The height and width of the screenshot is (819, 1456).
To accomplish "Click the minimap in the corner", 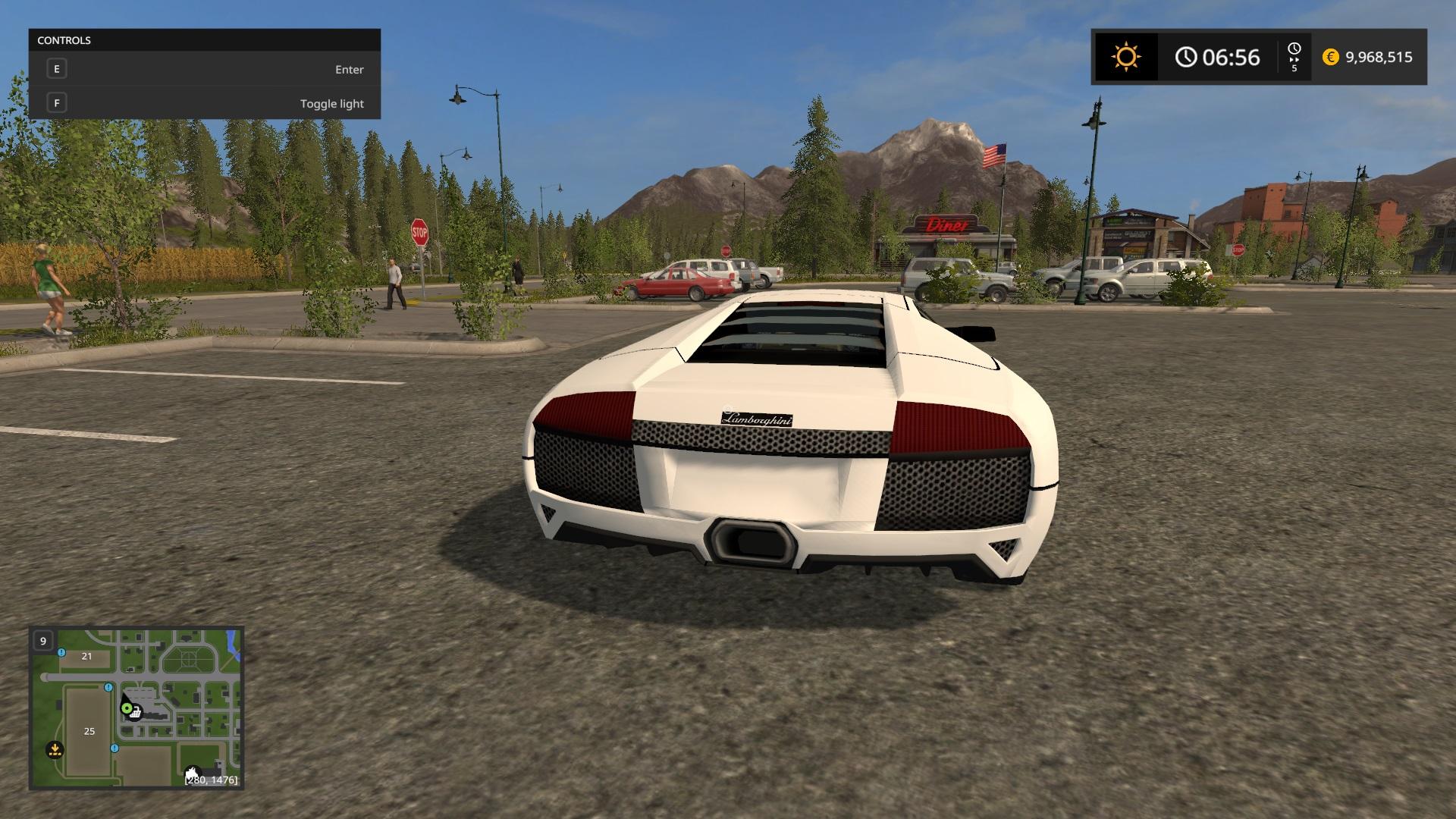I will pos(136,708).
